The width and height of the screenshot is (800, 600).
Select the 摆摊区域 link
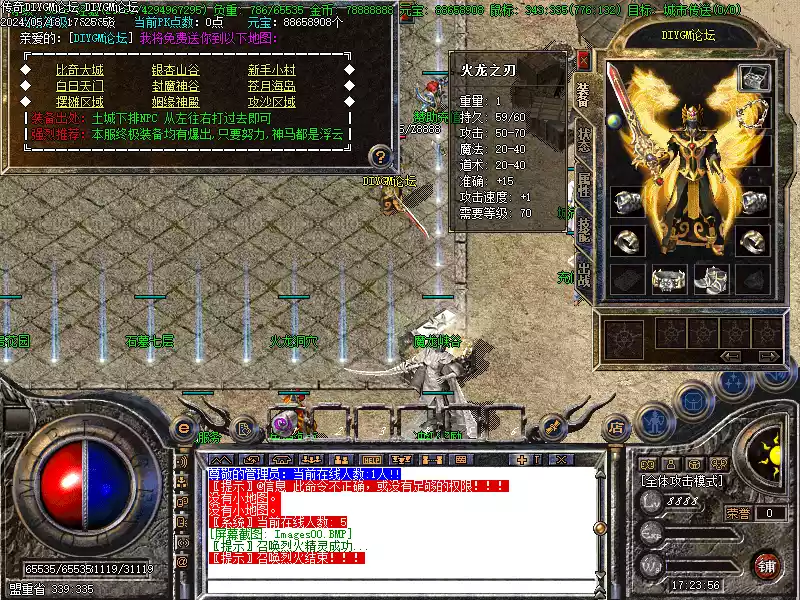[79, 101]
